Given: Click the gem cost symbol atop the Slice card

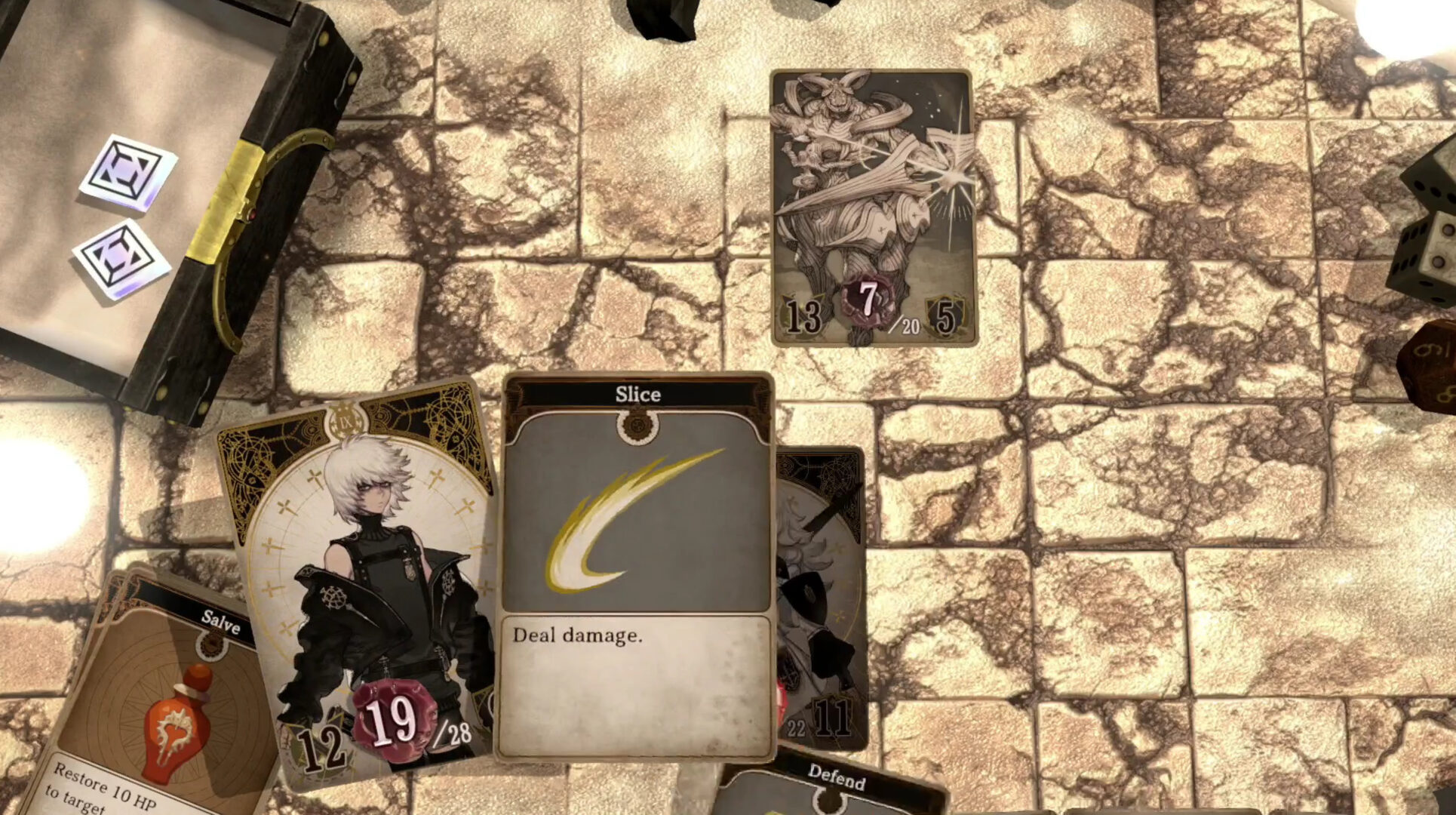Looking at the screenshot, I should 635,425.
